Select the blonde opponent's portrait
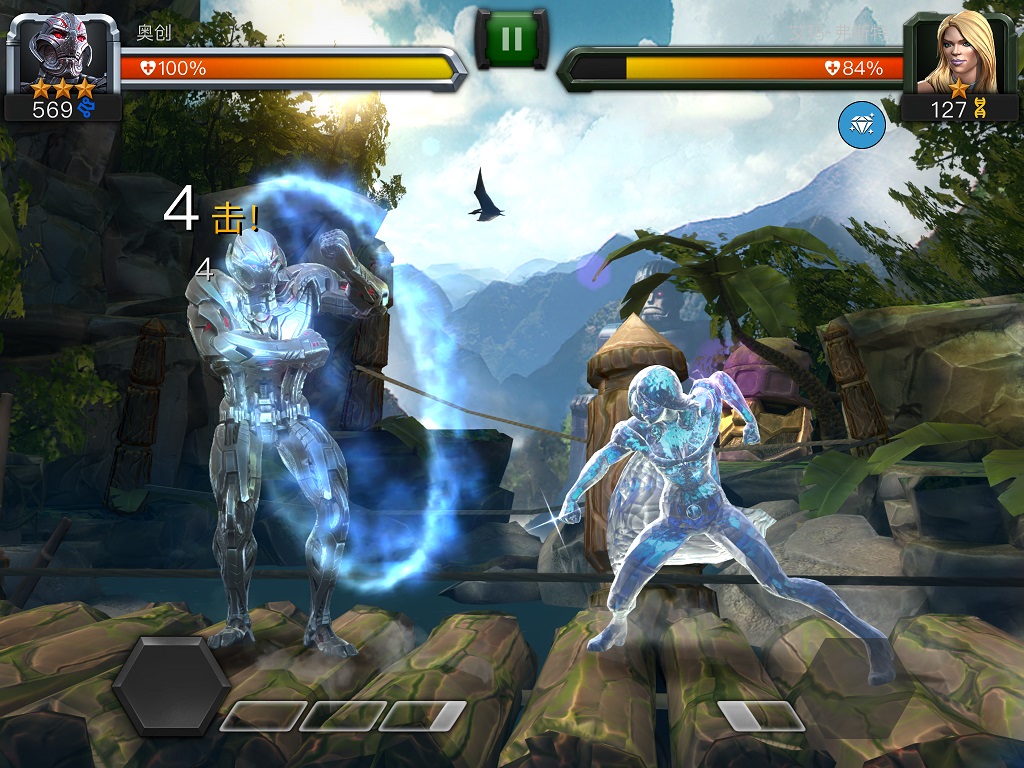The image size is (1024, 768). point(959,49)
